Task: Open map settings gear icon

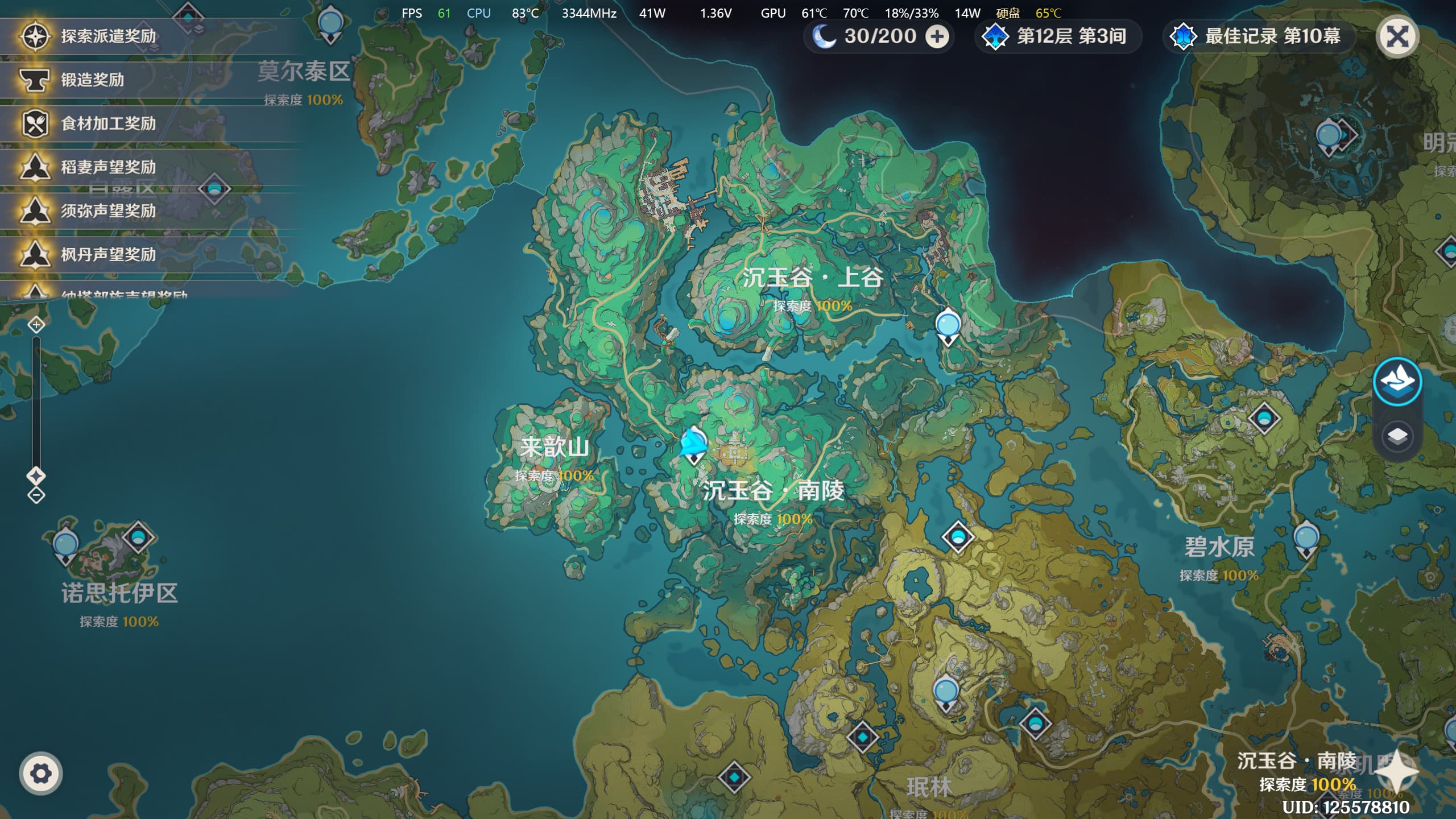Action: [40, 773]
